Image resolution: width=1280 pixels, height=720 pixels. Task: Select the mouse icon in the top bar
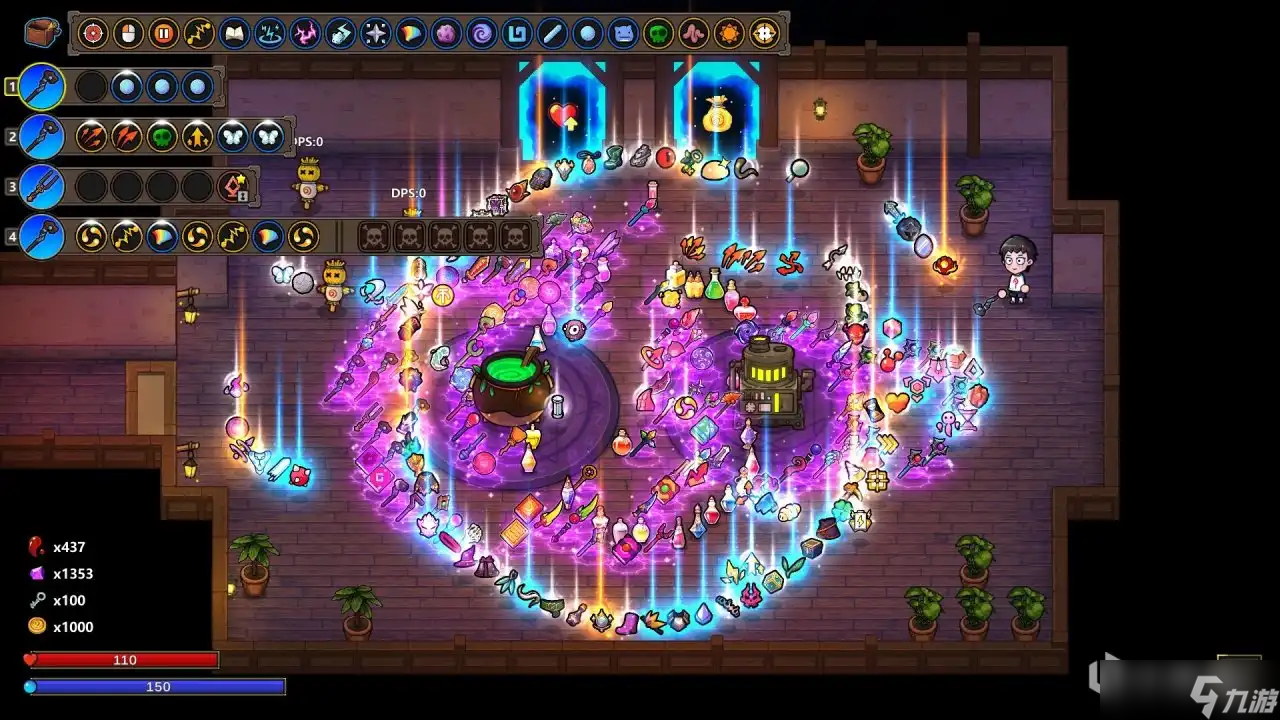[128, 34]
